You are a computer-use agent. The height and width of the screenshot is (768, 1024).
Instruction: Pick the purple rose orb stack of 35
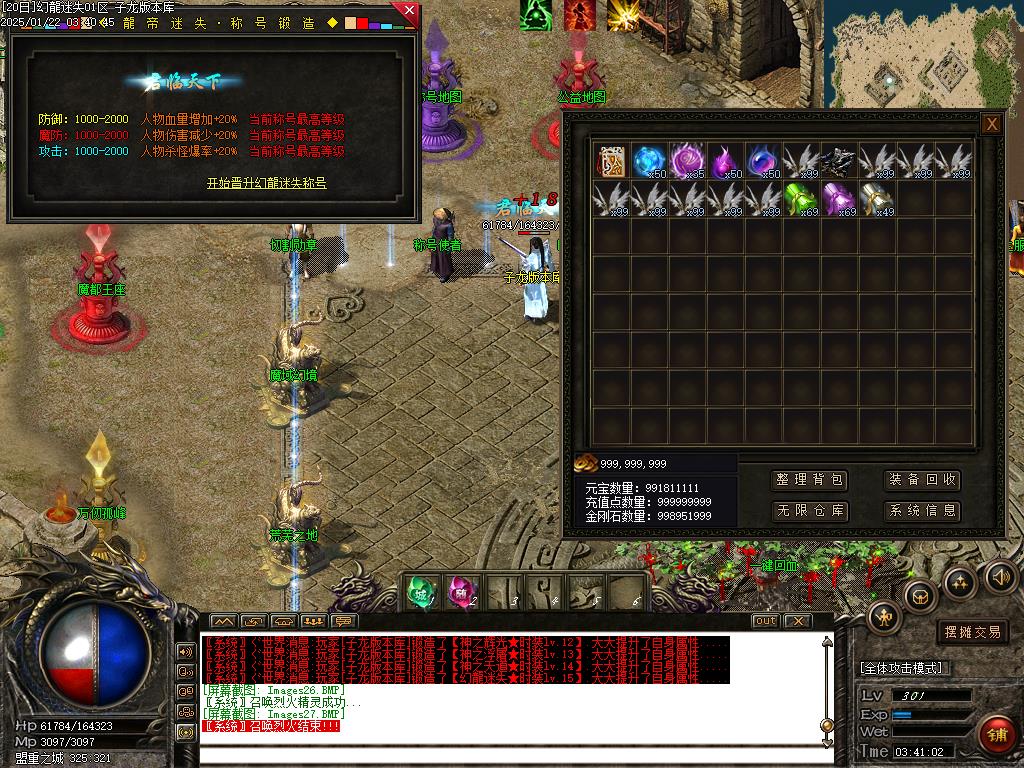687,160
